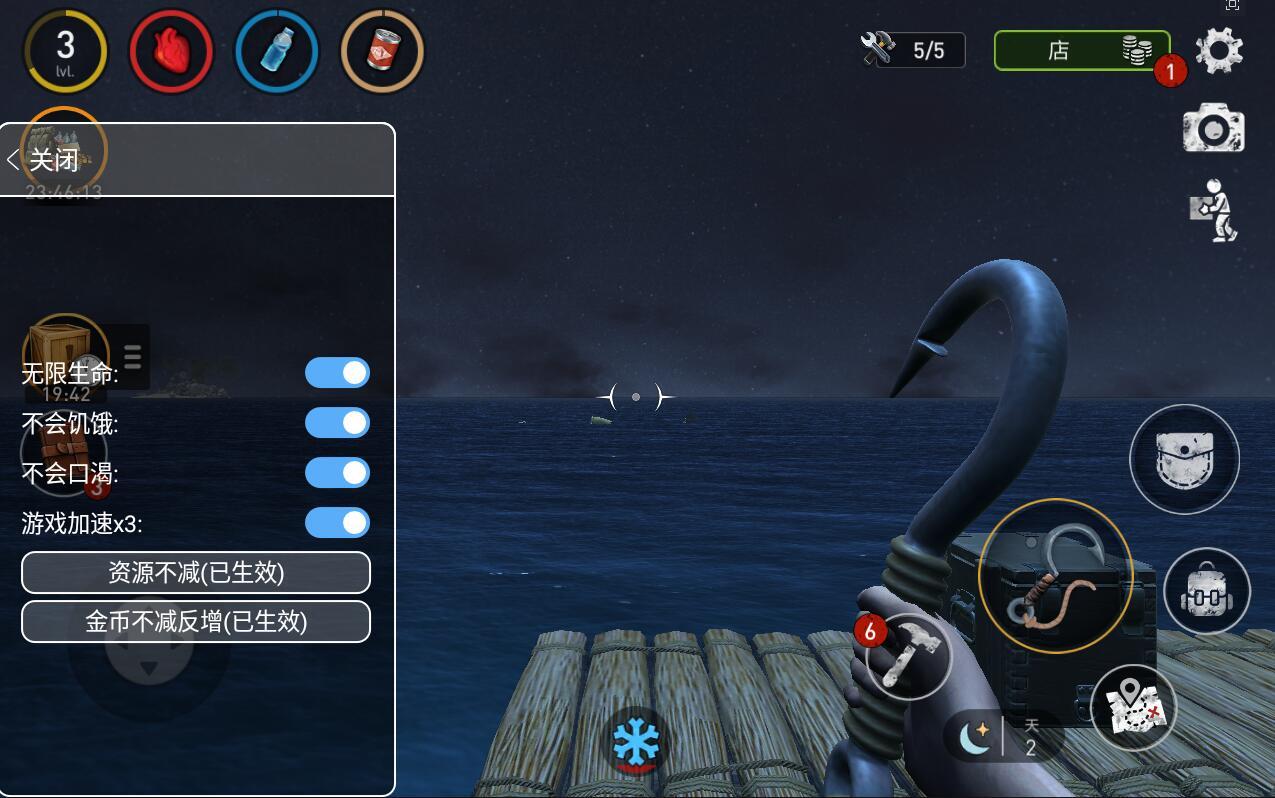Screen dimensions: 1275x798
Task: Click the 金币不减反增 button
Action: coord(196,622)
